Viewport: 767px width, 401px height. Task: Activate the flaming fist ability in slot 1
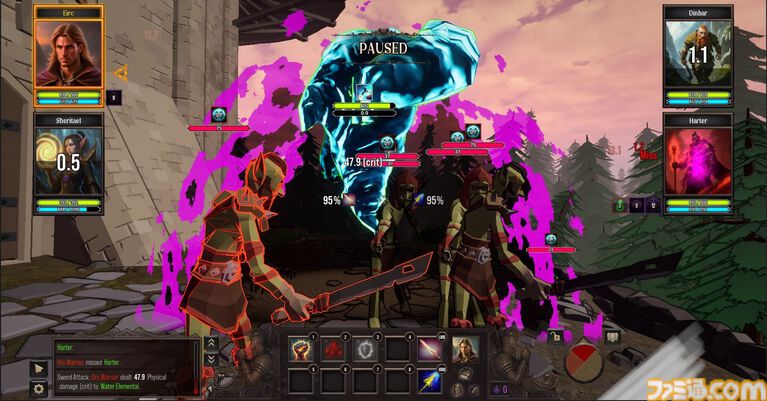click(303, 349)
